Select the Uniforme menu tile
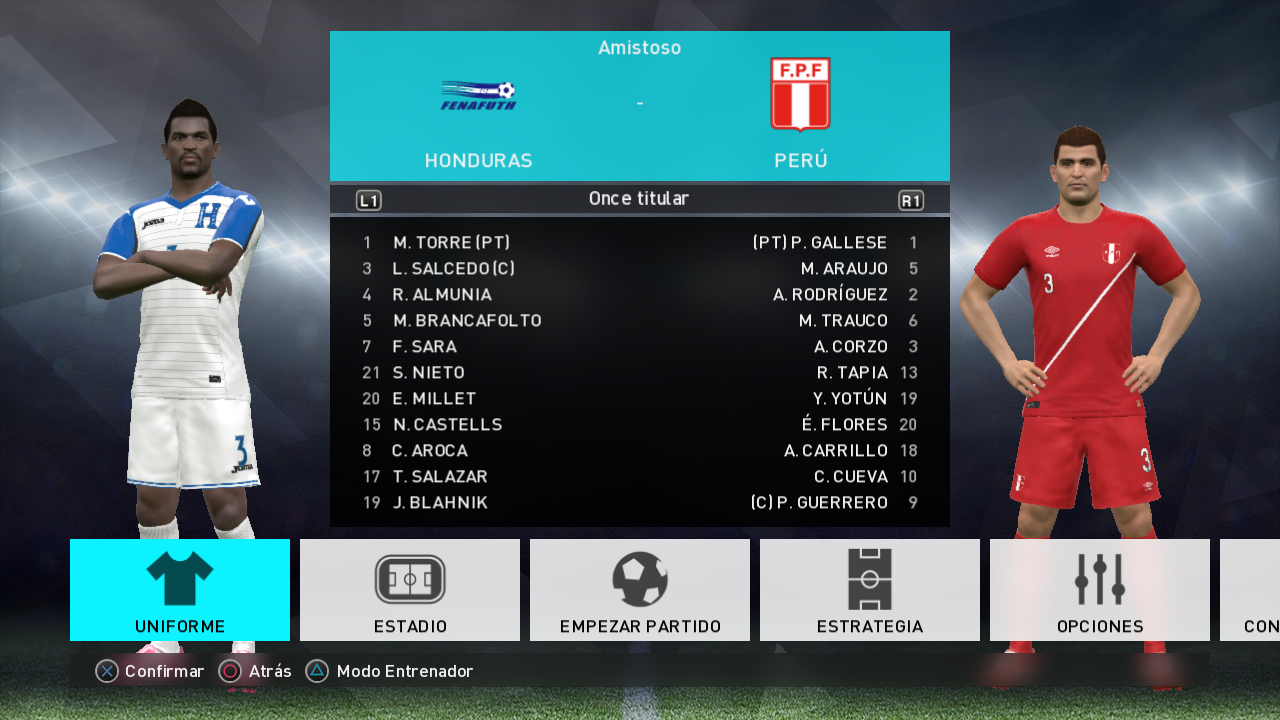This screenshot has height=720, width=1280. (180, 590)
